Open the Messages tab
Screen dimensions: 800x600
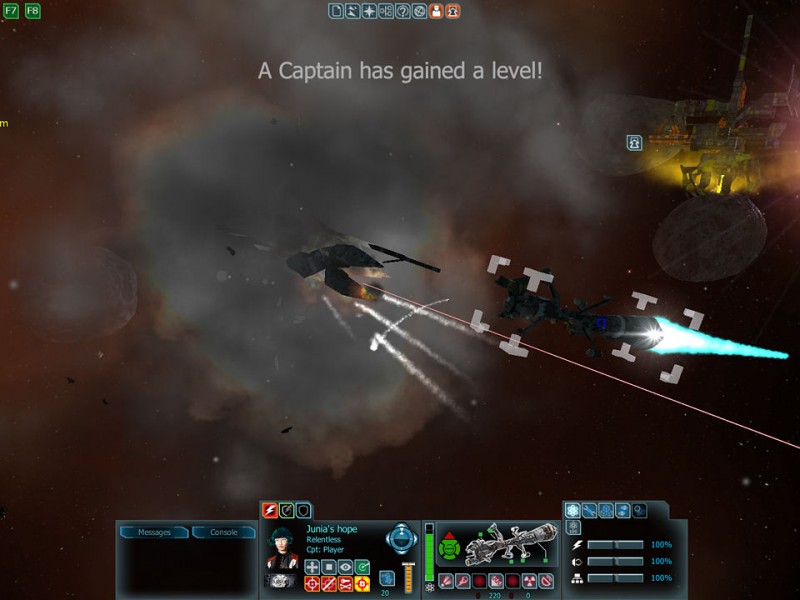click(x=154, y=532)
